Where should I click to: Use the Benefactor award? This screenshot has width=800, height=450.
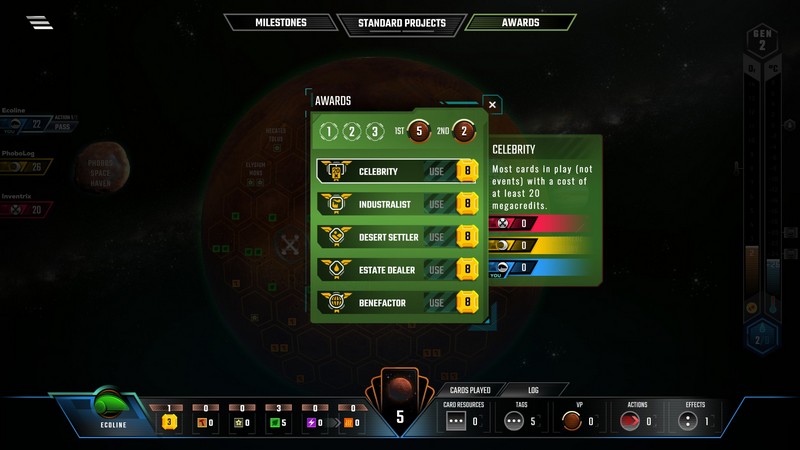436,301
